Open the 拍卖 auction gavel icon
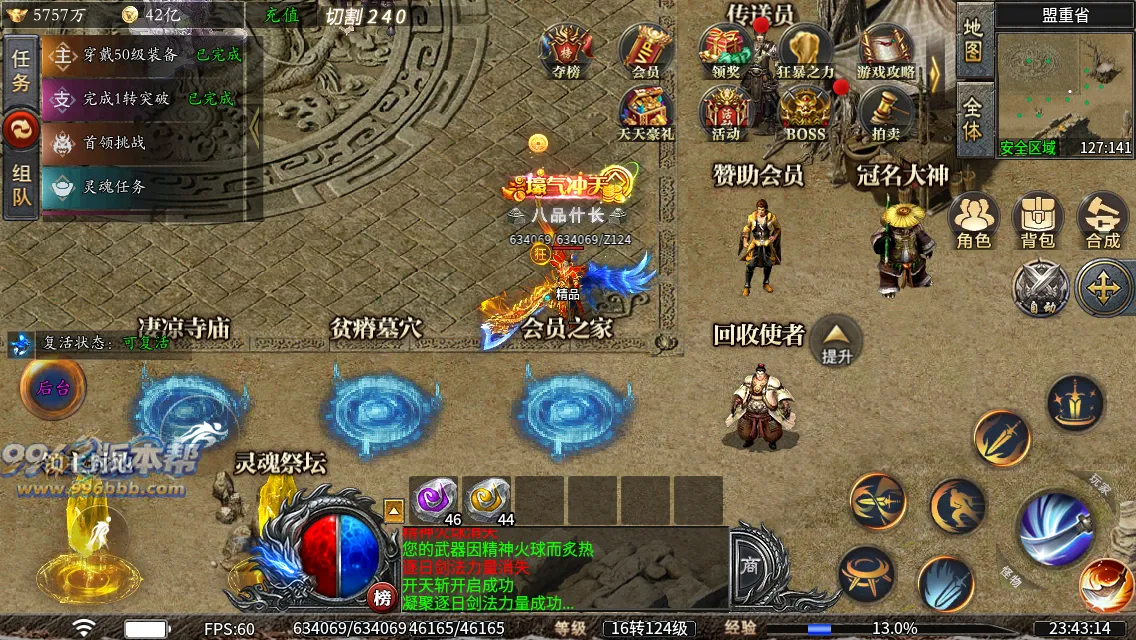1136x640 pixels. (886, 112)
